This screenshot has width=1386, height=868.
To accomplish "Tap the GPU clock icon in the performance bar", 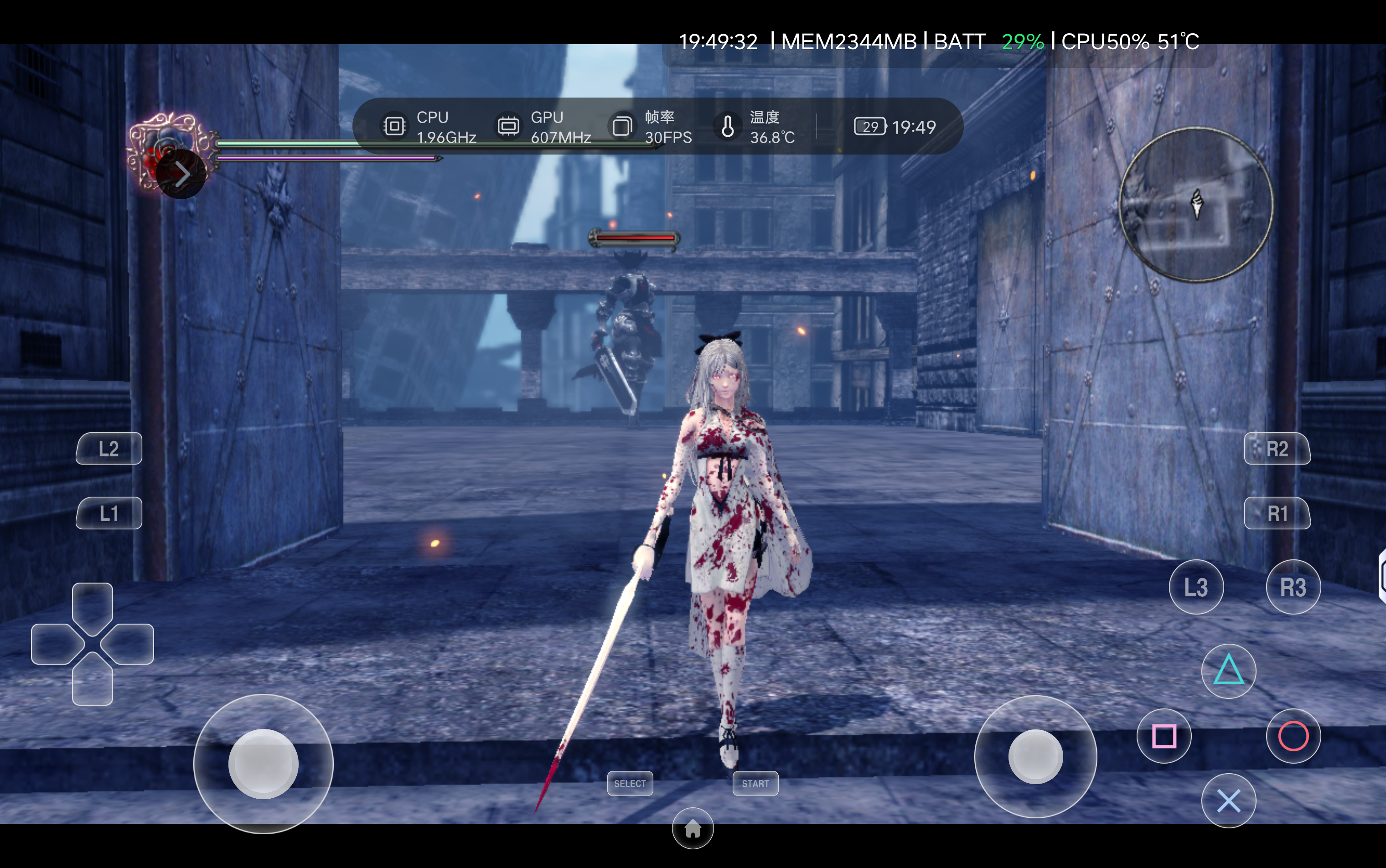I will [x=508, y=126].
